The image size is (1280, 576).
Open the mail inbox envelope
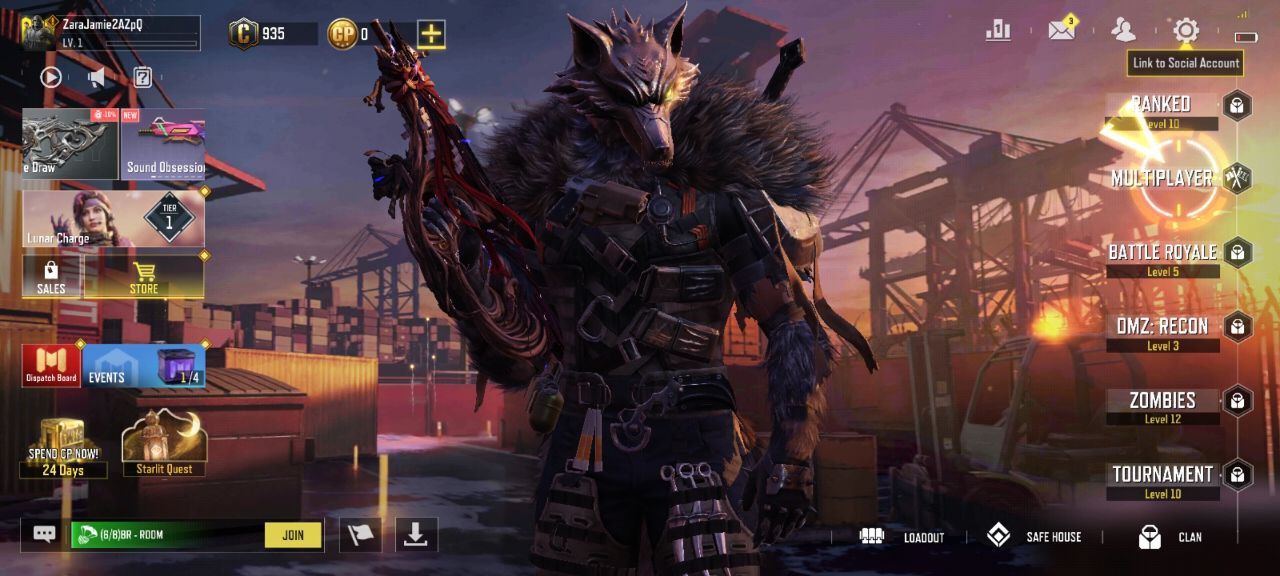click(1061, 30)
